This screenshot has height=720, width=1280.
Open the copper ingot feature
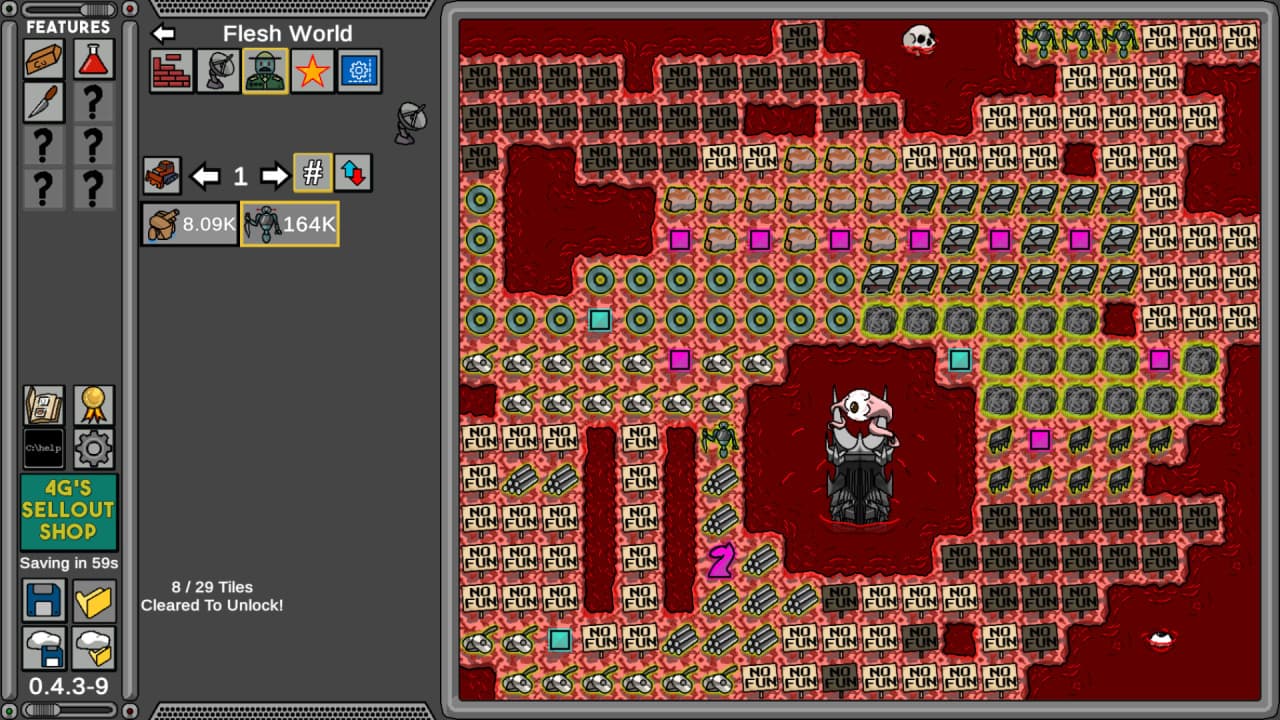45,59
